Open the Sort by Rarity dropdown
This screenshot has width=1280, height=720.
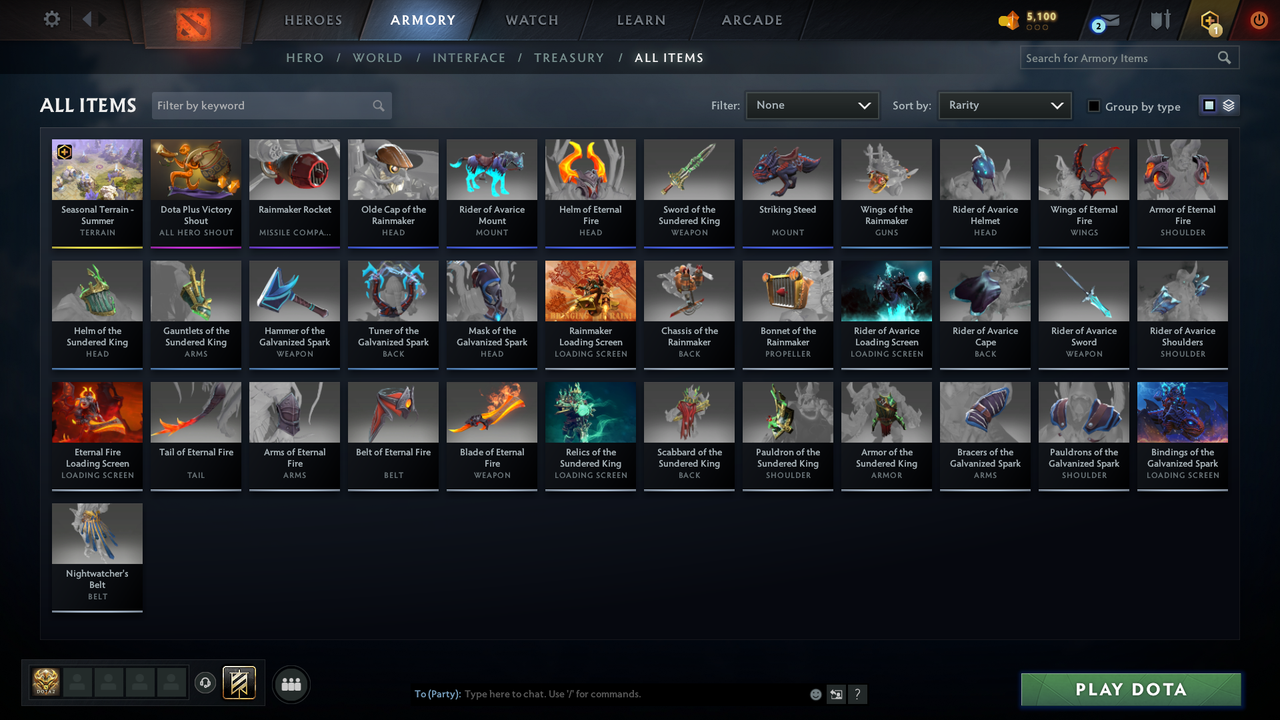(1004, 105)
